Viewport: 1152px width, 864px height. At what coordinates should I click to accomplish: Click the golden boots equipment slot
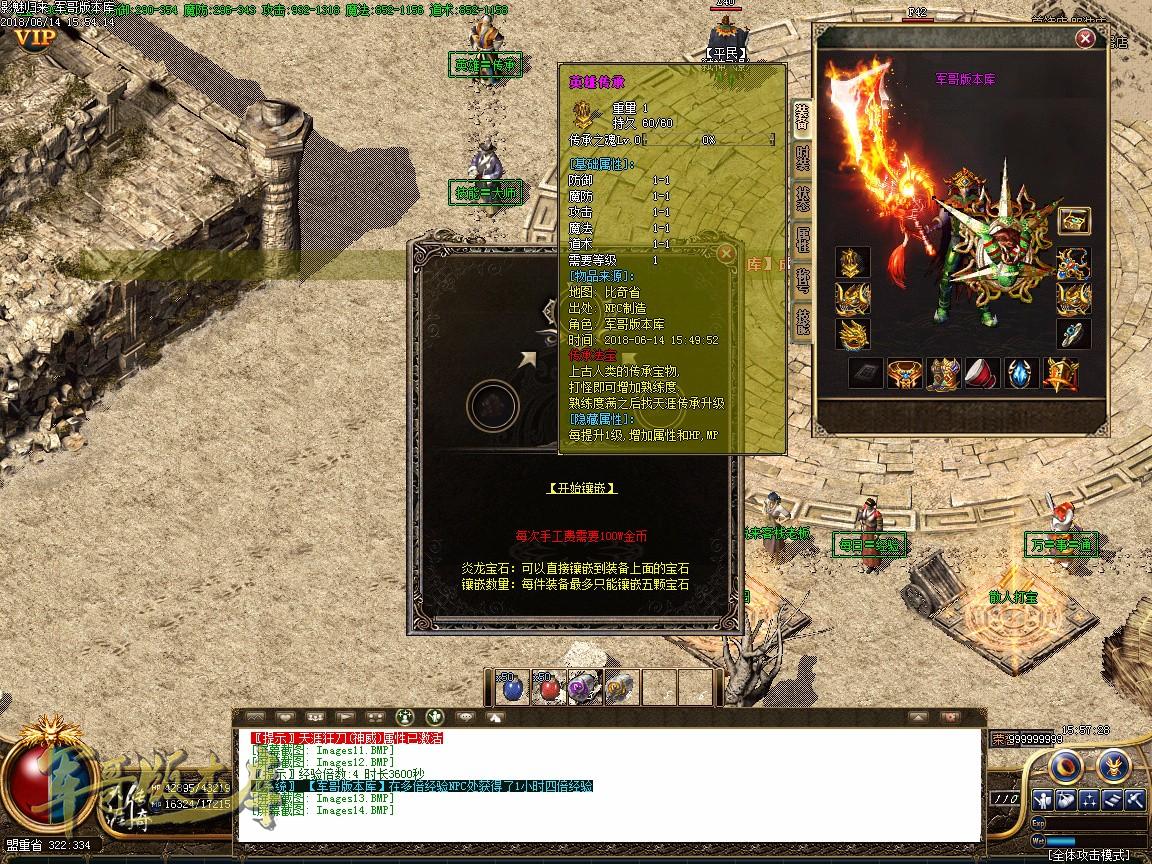point(944,374)
